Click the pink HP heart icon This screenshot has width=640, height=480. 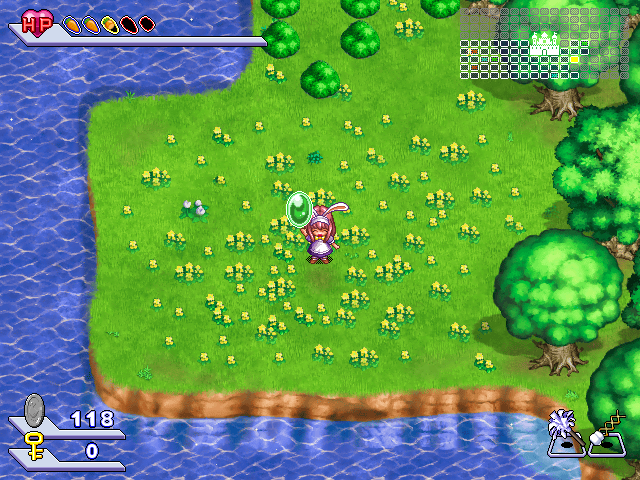(x=37, y=23)
